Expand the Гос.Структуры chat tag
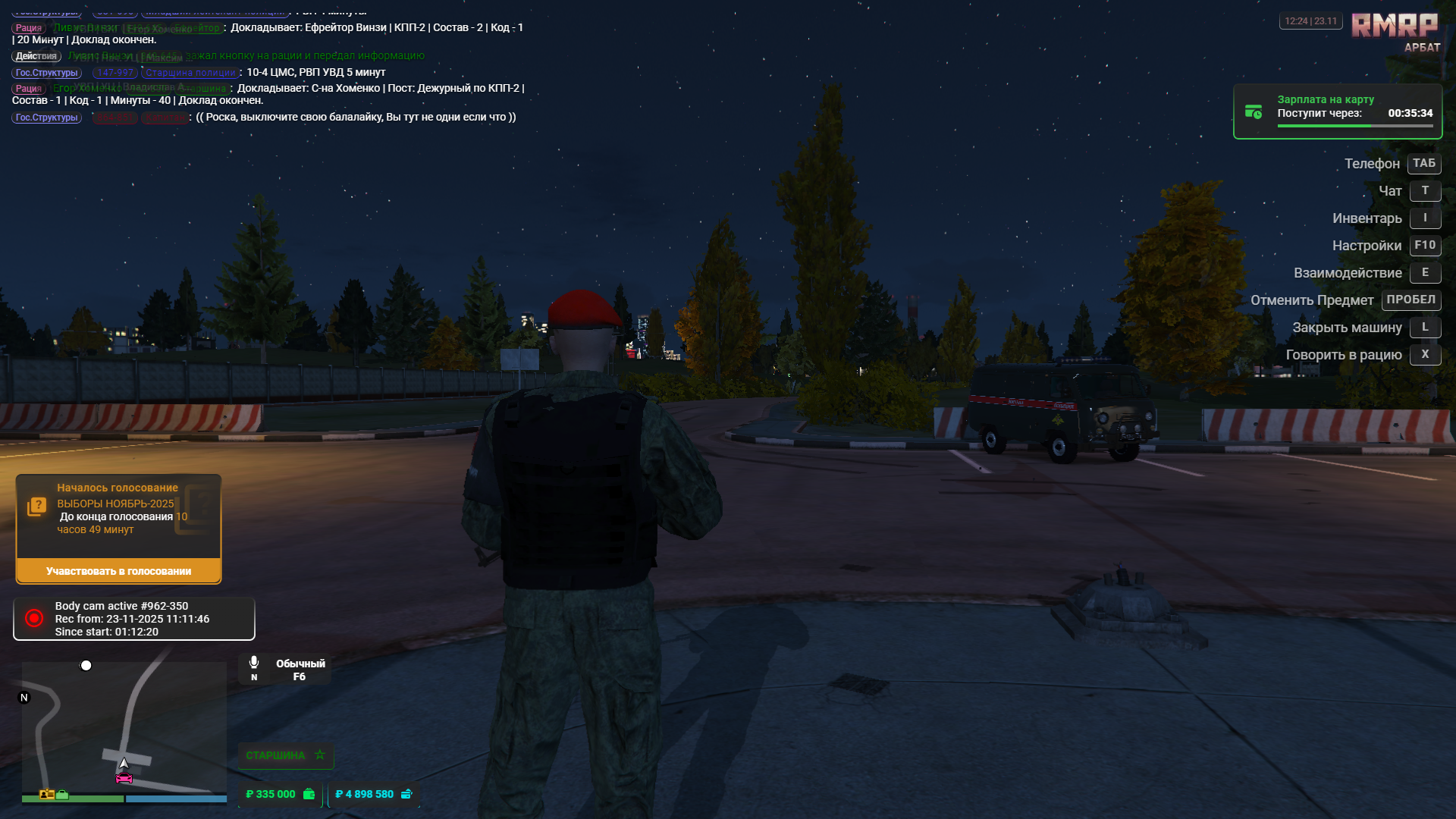The height and width of the screenshot is (819, 1456). tap(45, 73)
